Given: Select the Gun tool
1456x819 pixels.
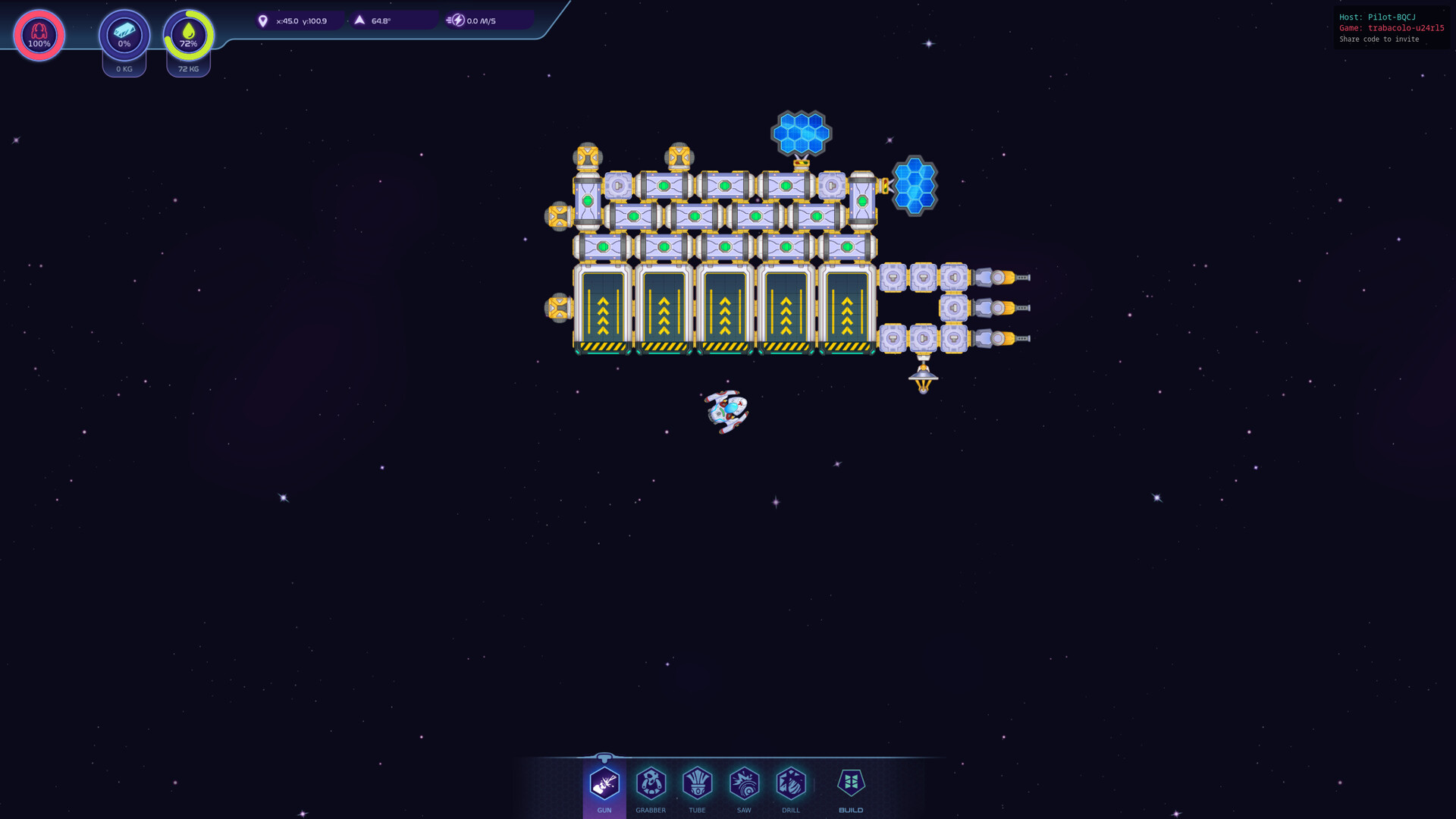Looking at the screenshot, I should click(604, 785).
